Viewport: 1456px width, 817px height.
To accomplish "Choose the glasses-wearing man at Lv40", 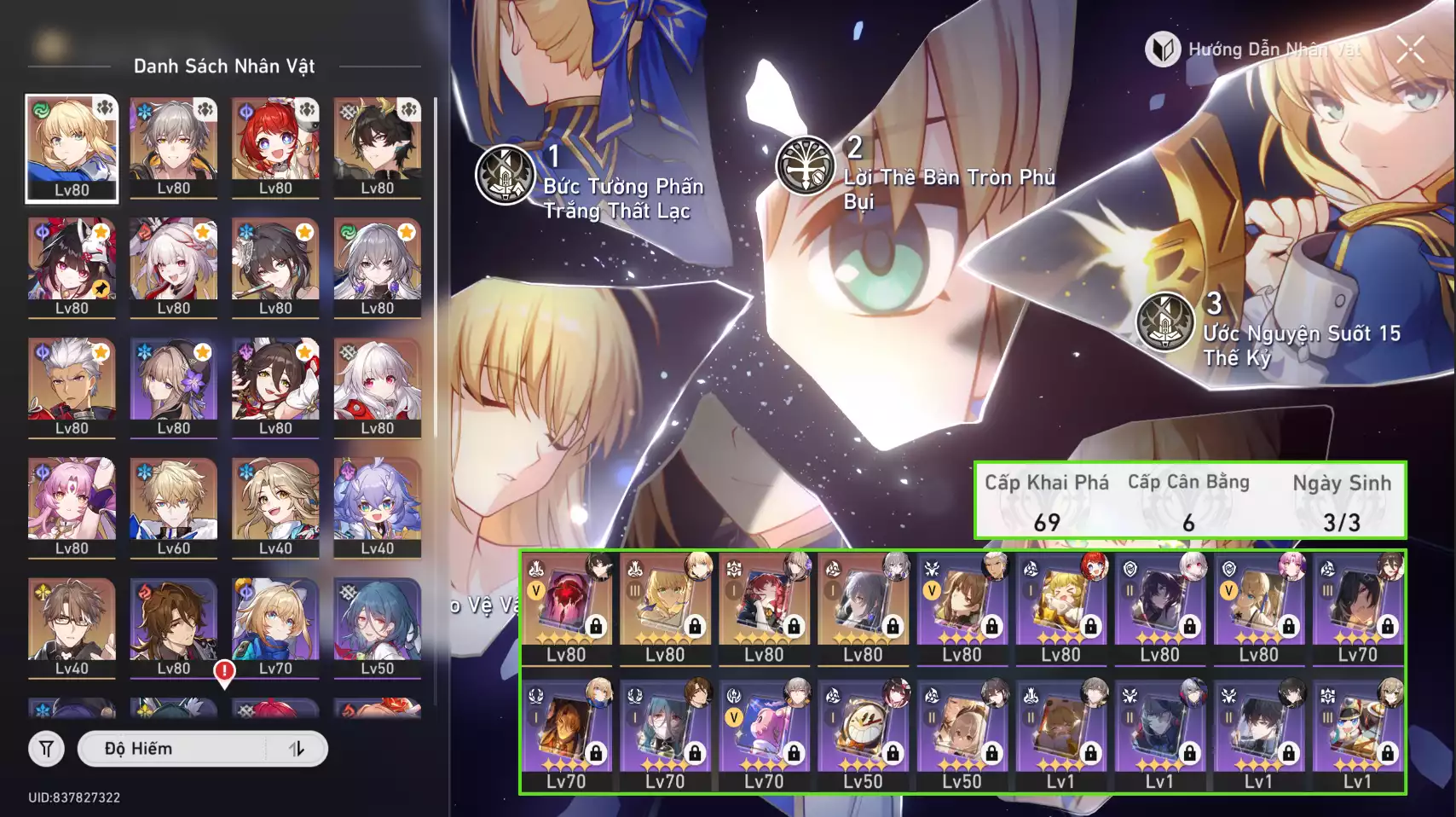I will (72, 628).
